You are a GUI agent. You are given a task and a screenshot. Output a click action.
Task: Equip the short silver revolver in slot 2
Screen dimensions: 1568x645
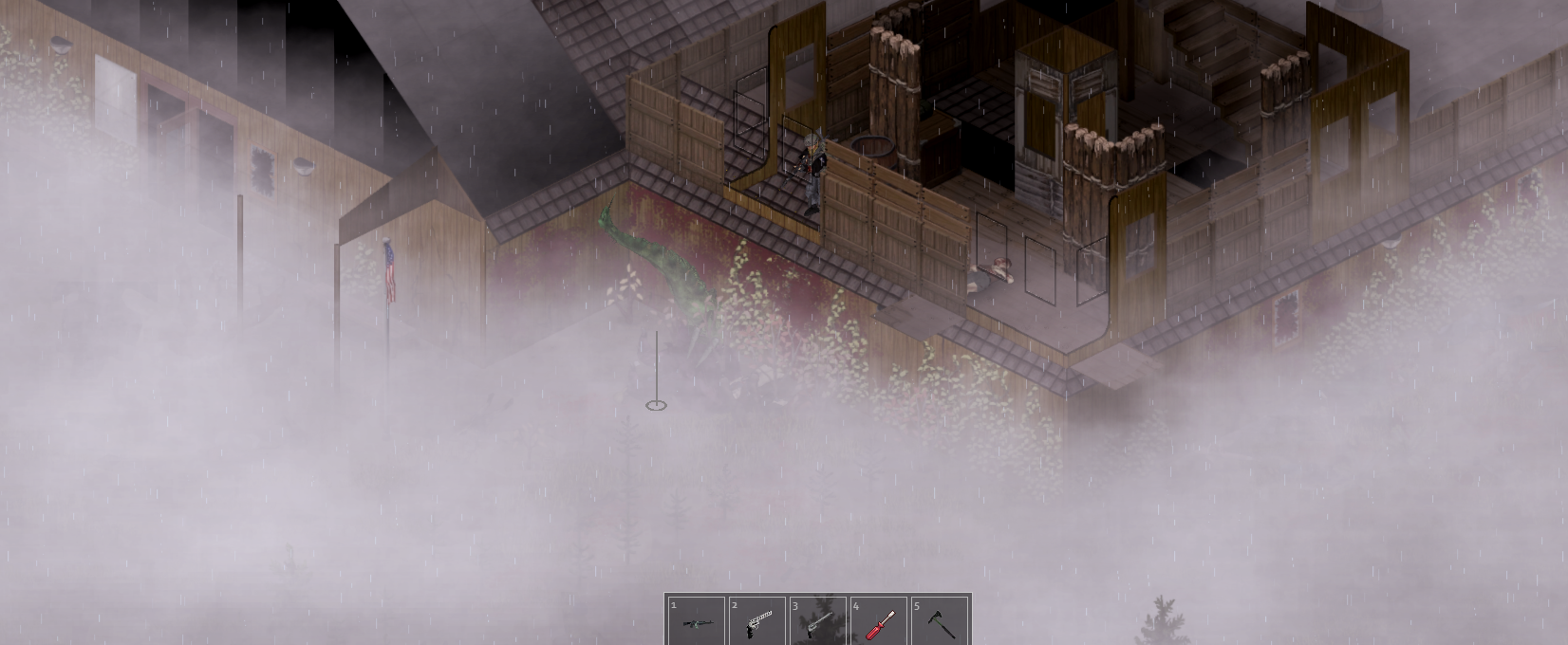[x=756, y=621]
